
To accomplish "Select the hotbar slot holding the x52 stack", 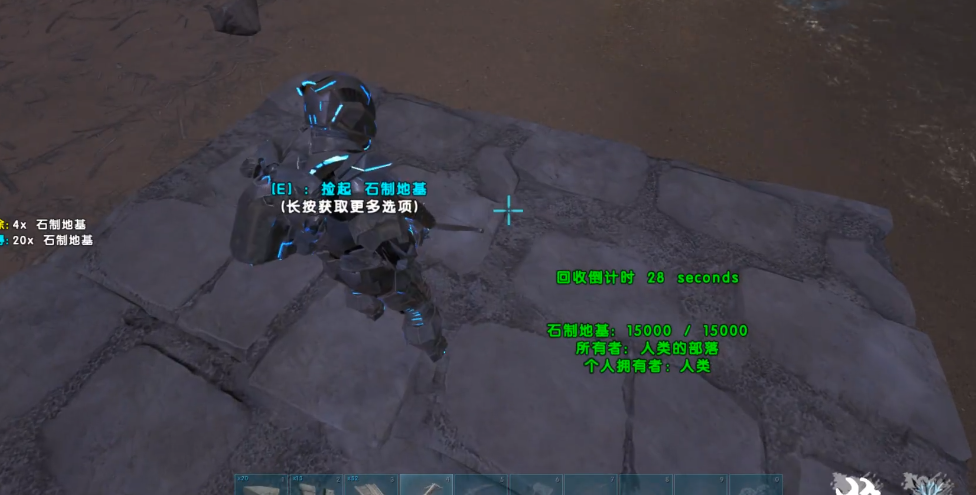I will tap(371, 486).
